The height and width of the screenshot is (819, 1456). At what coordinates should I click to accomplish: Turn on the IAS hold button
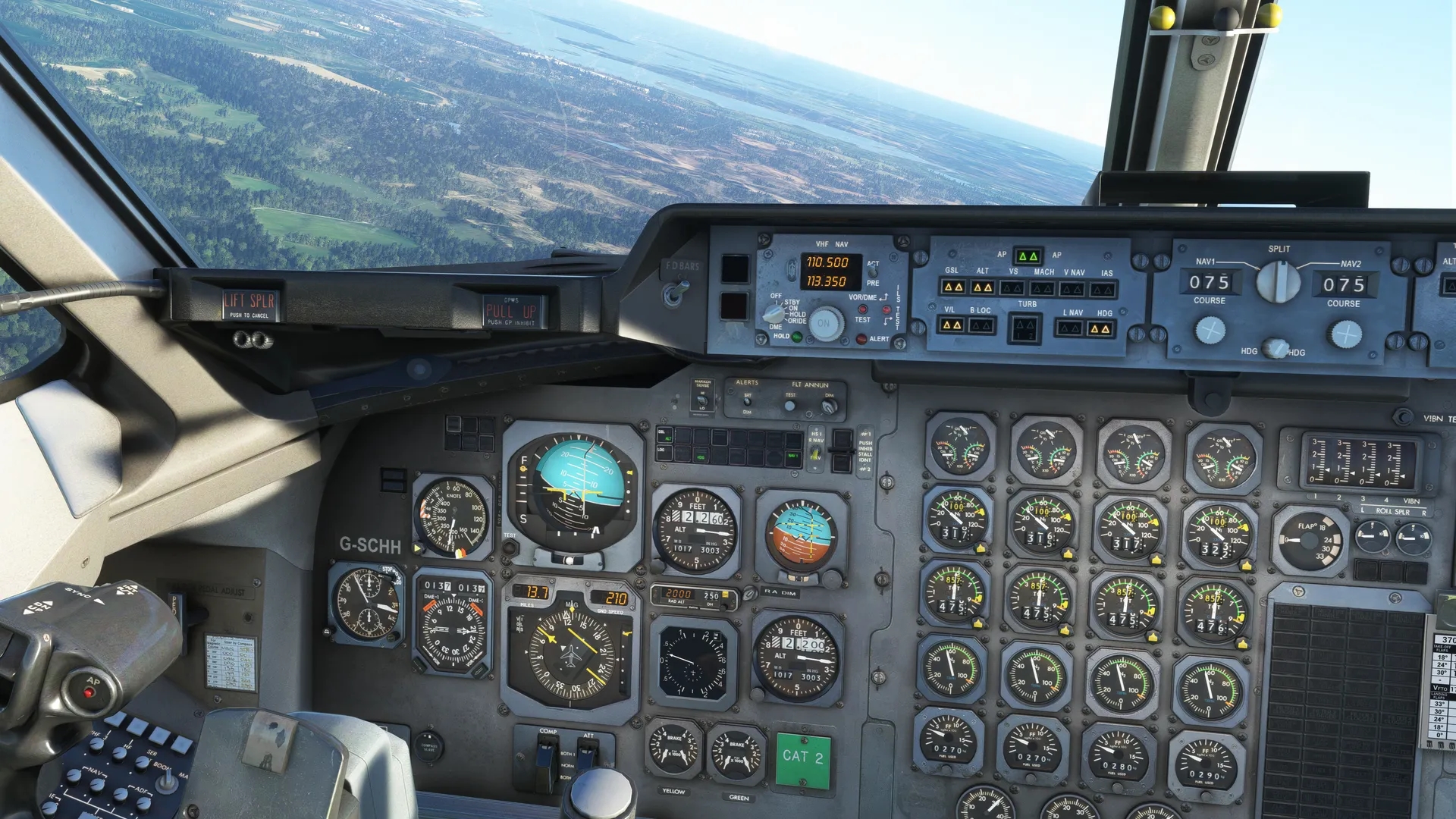tap(1103, 290)
